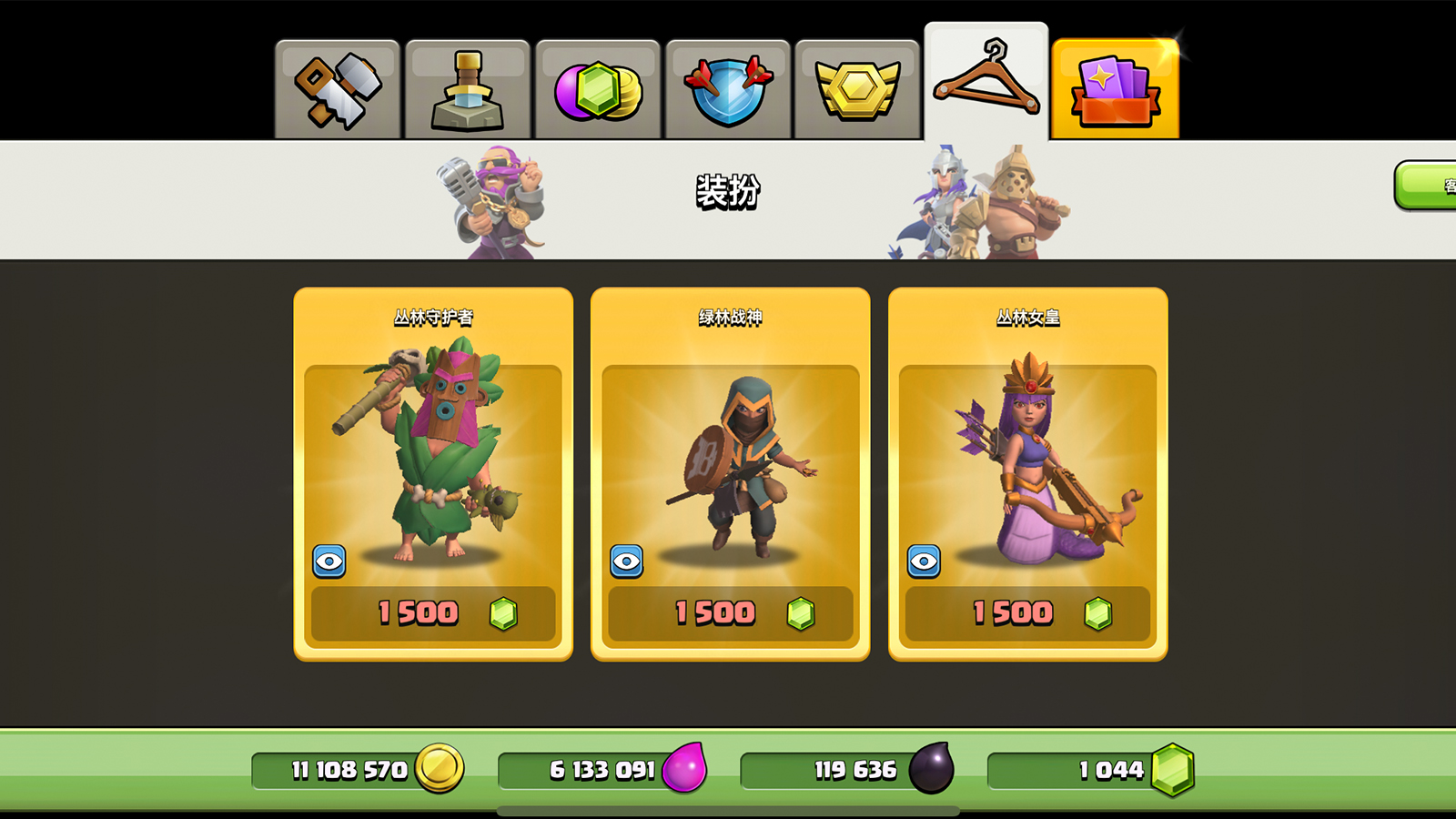Choose the 绿林战神 skin card
Image resolution: width=1456 pixels, height=819 pixels.
click(731, 455)
